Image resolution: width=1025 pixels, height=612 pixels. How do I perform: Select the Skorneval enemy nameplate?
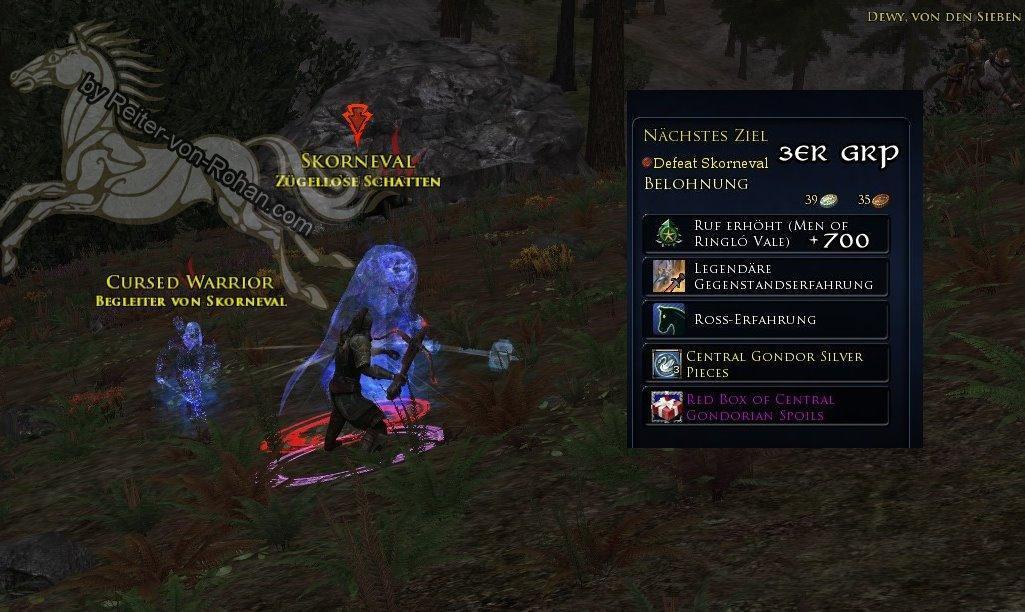[357, 161]
